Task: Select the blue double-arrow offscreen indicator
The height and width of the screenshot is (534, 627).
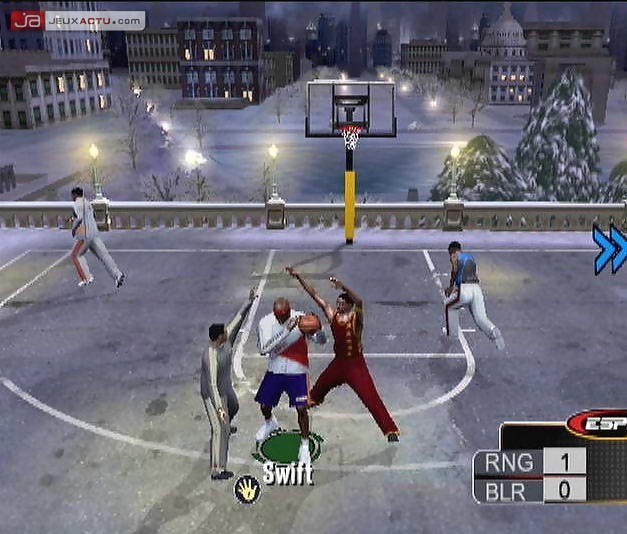Action: tap(609, 250)
